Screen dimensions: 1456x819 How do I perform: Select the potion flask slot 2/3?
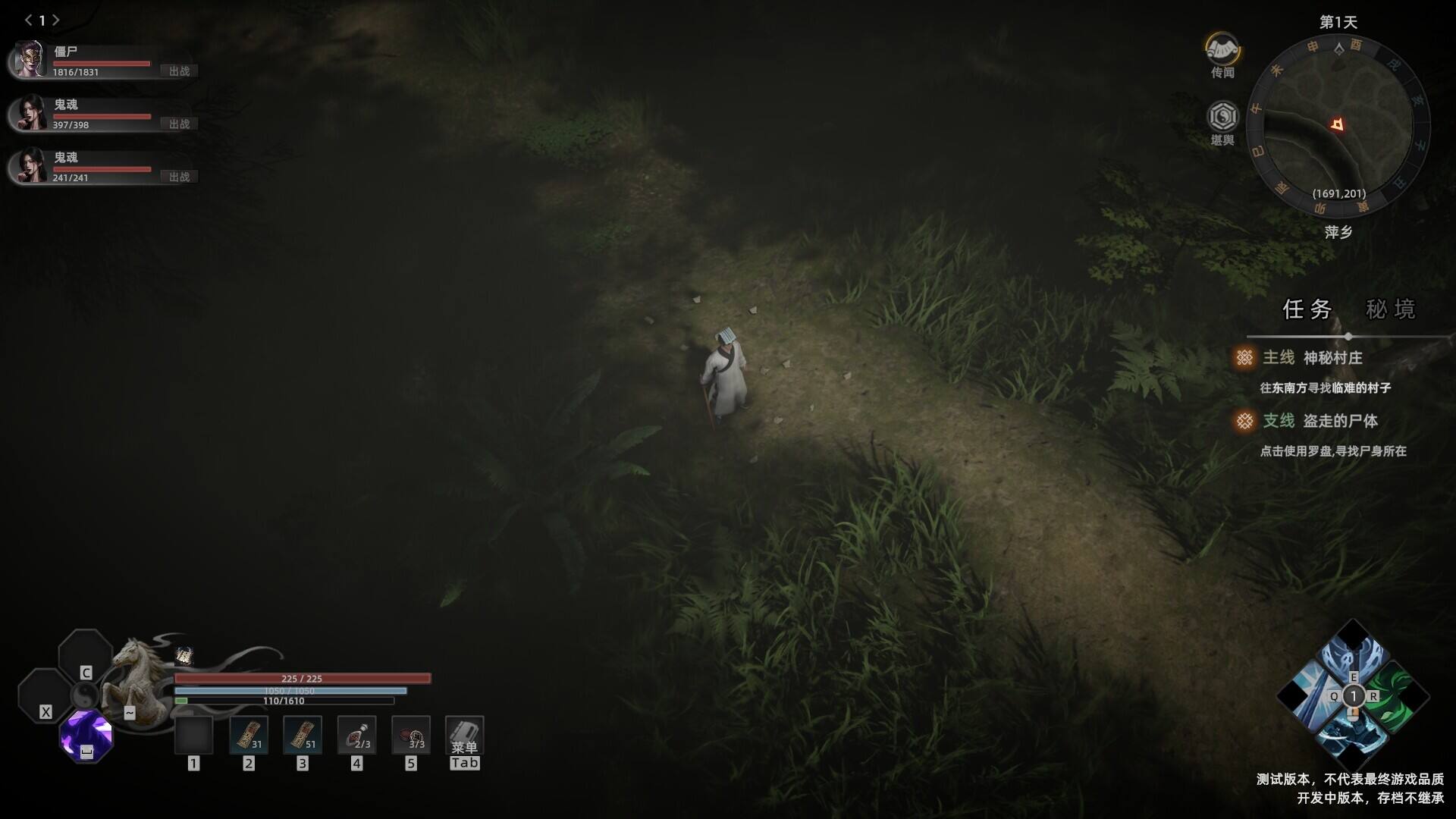tap(356, 735)
